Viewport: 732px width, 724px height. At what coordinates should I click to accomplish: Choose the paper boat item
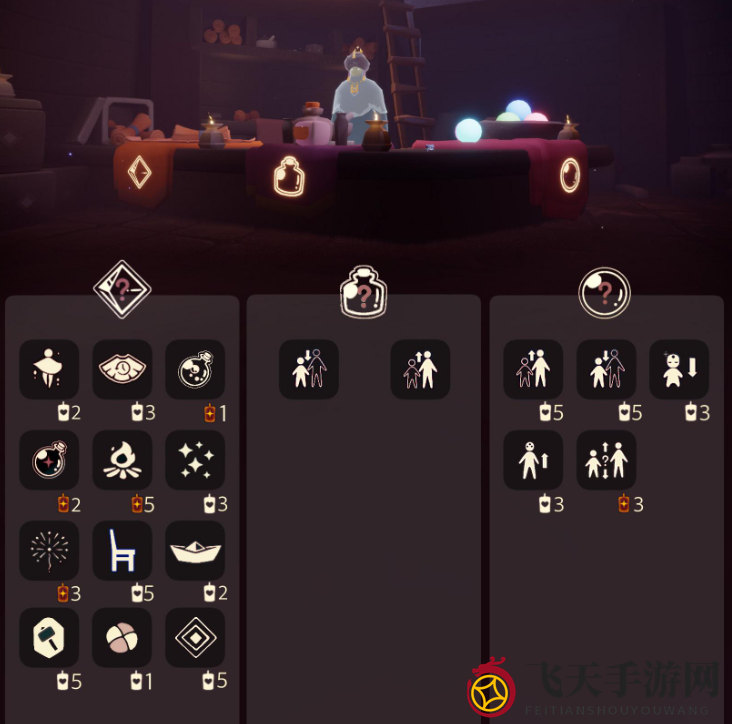click(195, 550)
